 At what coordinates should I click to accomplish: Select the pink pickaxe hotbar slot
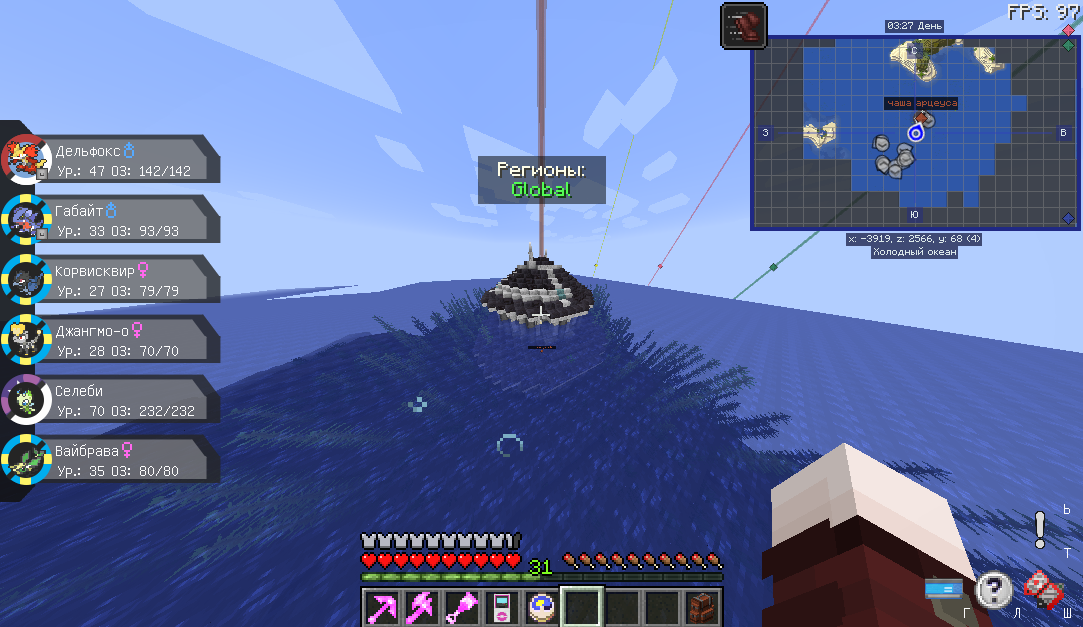point(381,607)
